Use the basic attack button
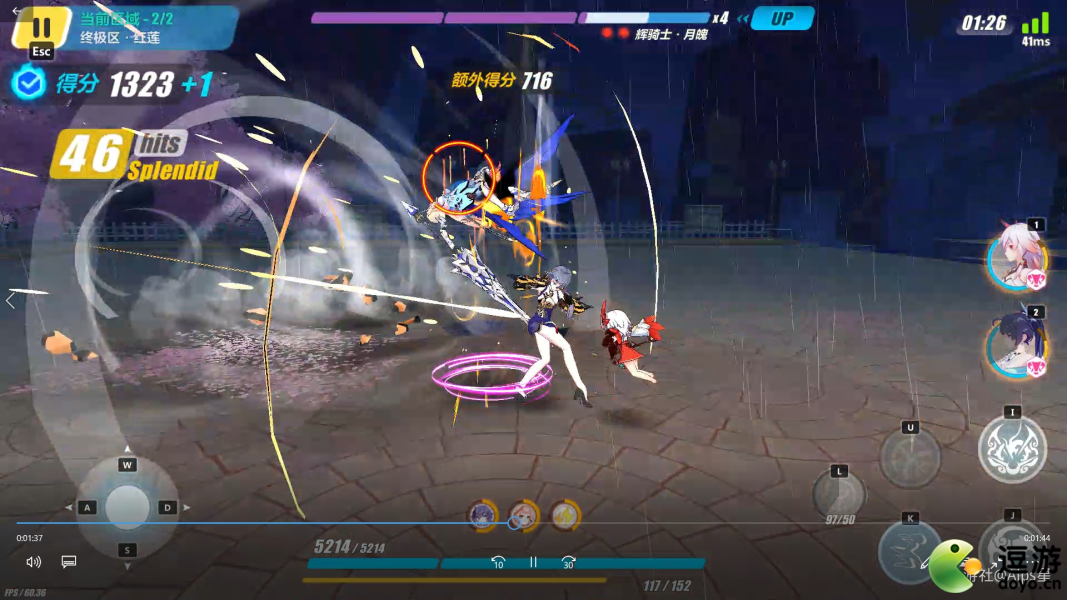Image resolution: width=1067 pixels, height=600 pixels. pyautogui.click(x=1010, y=549)
